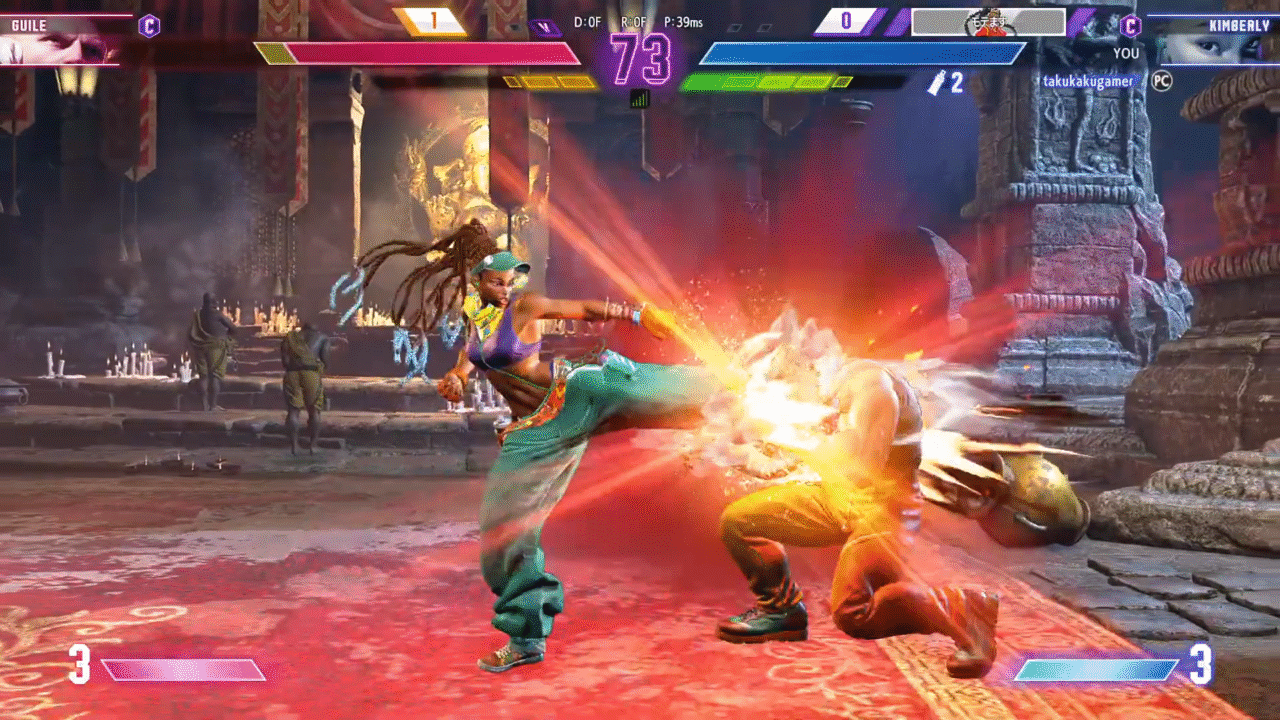The width and height of the screenshot is (1280, 720).
Task: Select the takukakugamer player name
Action: coord(1086,81)
